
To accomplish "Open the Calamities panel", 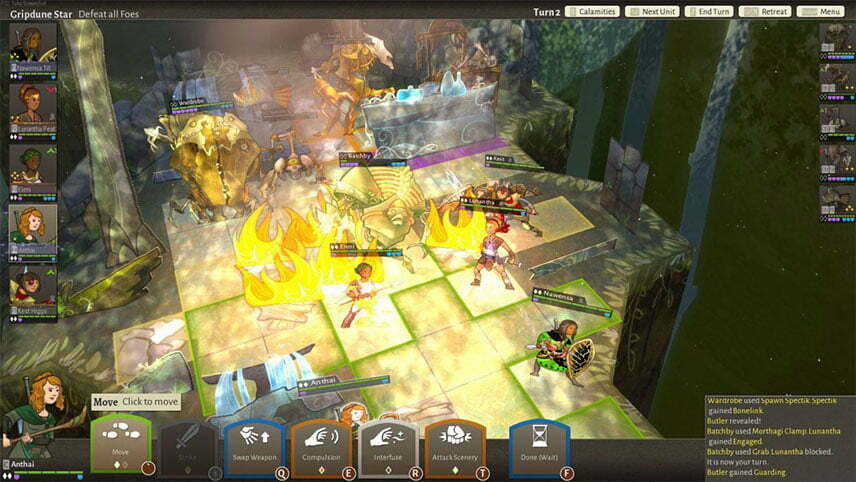I will 590,12.
